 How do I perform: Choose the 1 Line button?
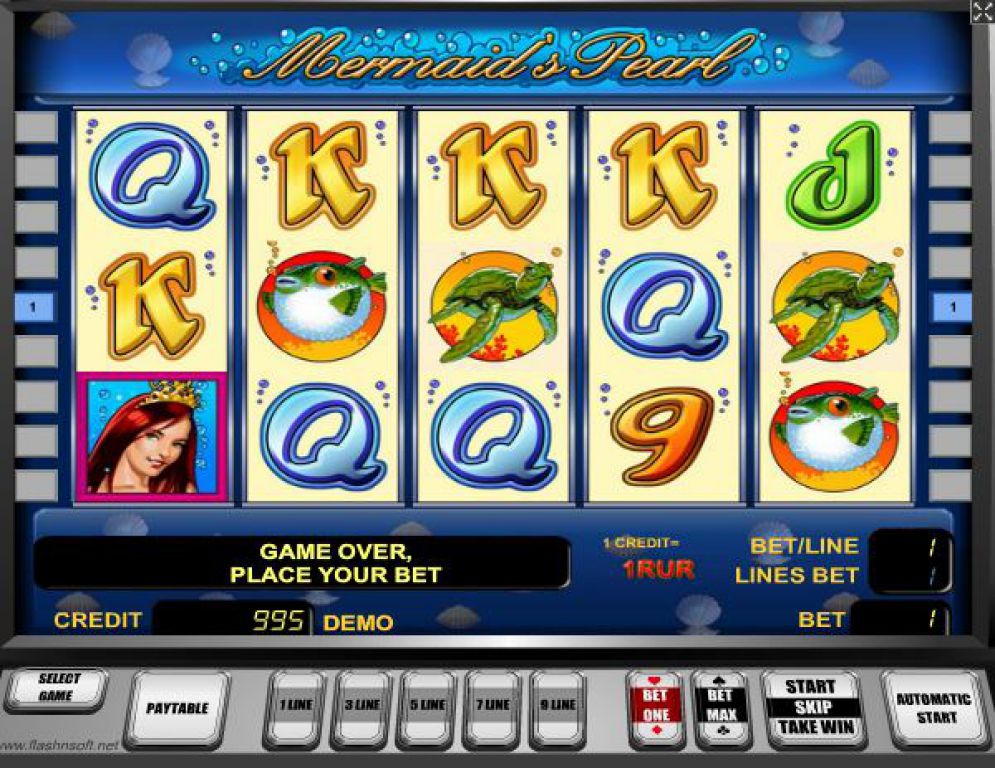294,706
